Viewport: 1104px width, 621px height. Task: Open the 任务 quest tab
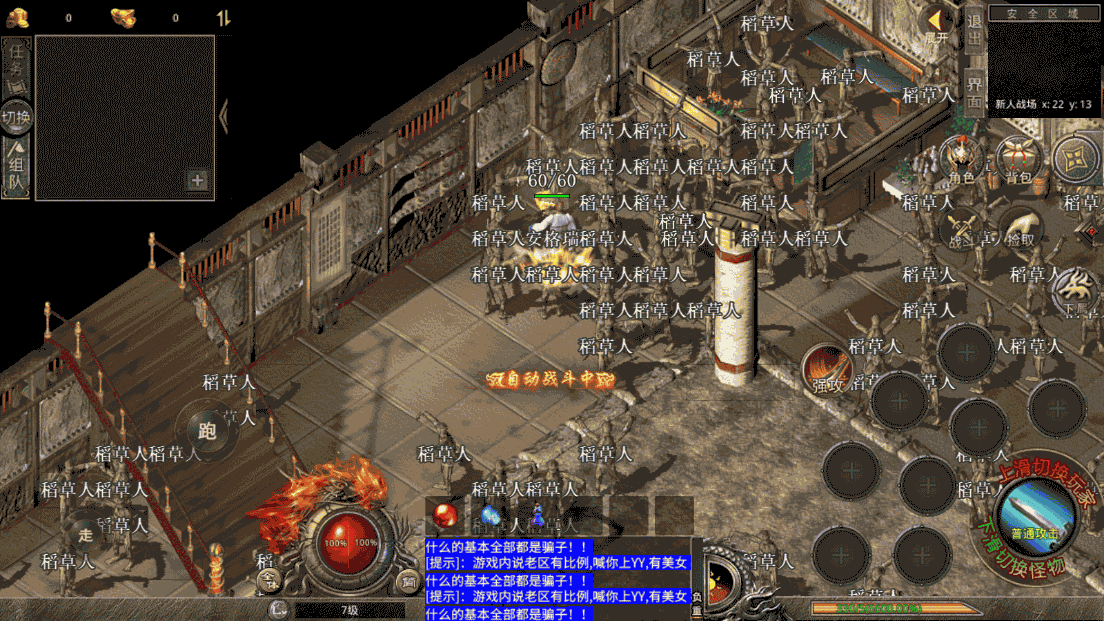coord(16,65)
